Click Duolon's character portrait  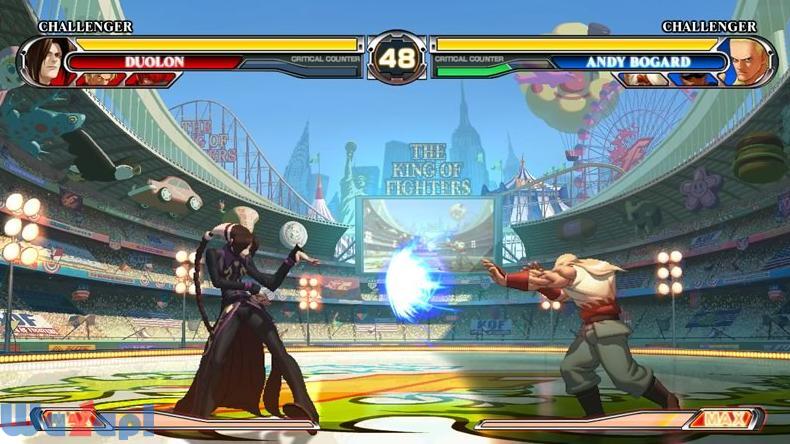pyautogui.click(x=43, y=58)
